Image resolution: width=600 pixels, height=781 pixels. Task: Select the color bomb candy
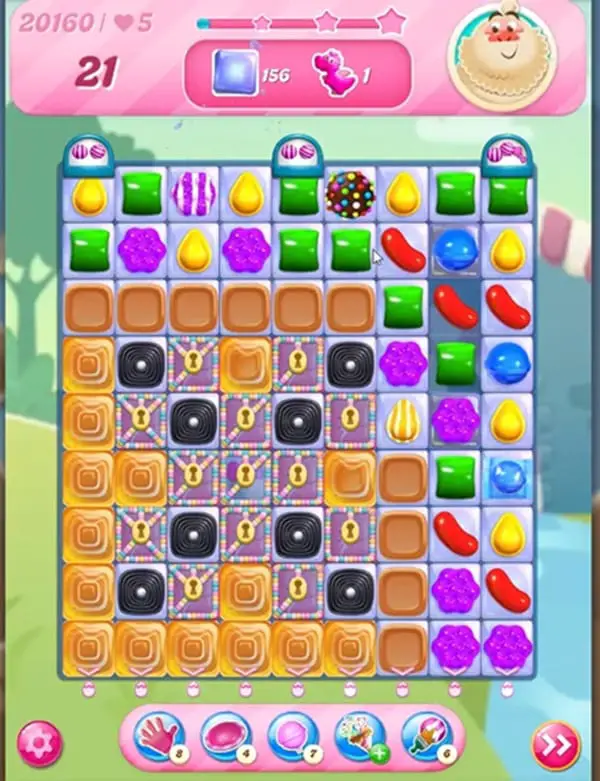pos(350,194)
